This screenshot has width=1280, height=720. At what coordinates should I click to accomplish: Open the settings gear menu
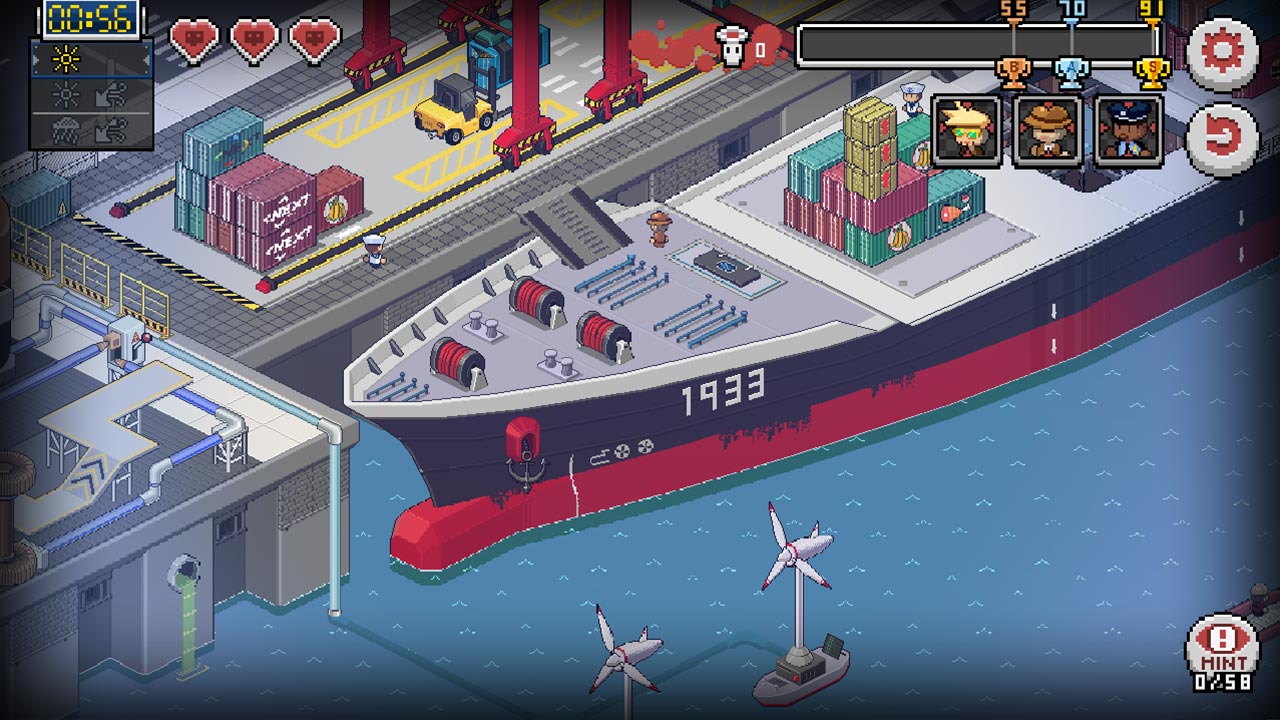(x=1227, y=53)
